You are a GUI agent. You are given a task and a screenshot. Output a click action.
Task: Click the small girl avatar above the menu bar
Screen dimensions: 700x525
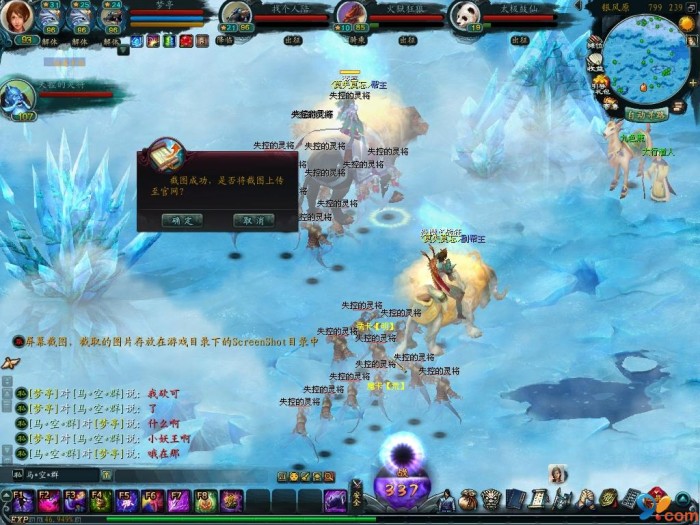pyautogui.click(x=557, y=474)
